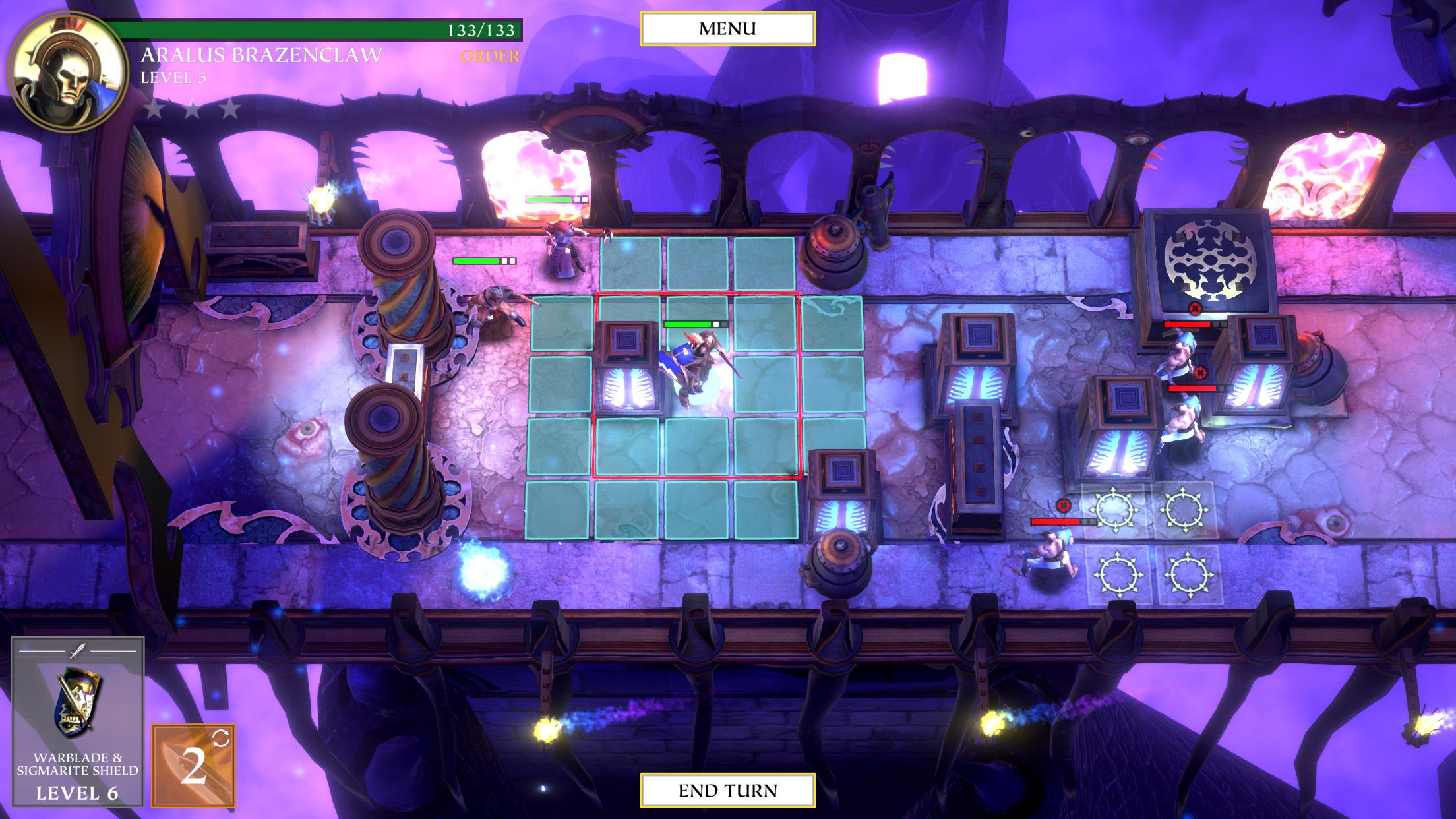This screenshot has width=1456, height=819.
Task: Select the Warblade & Sigmarite Shield weapon card
Action: coord(78,721)
